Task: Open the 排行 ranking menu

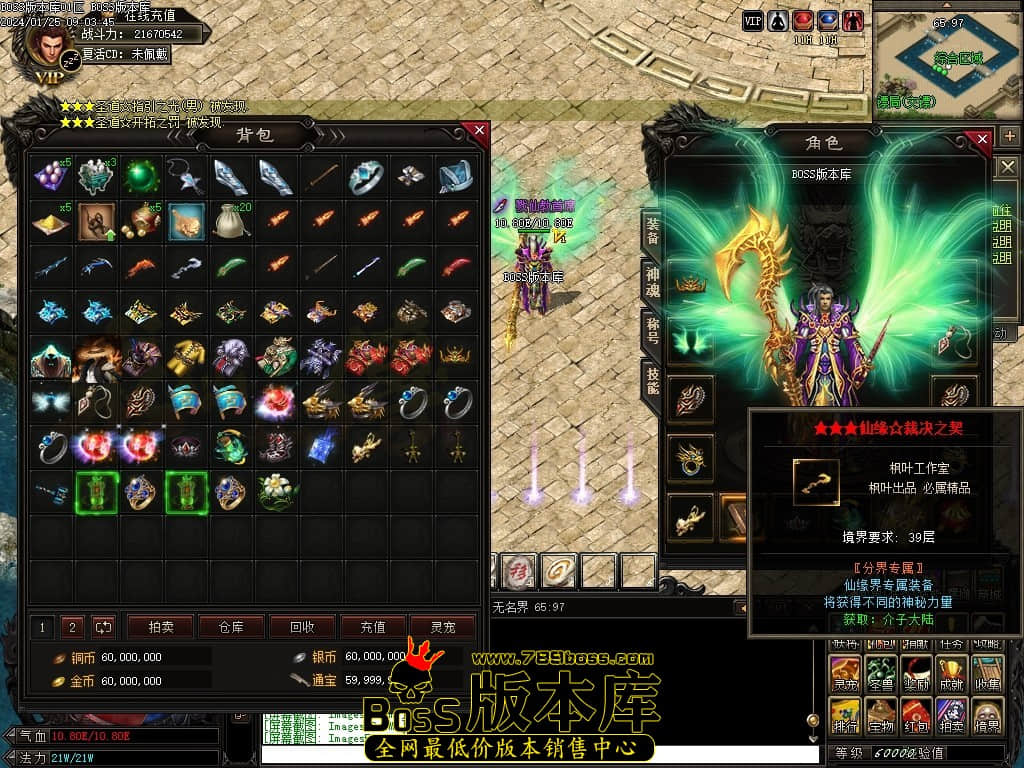Action: [845, 716]
